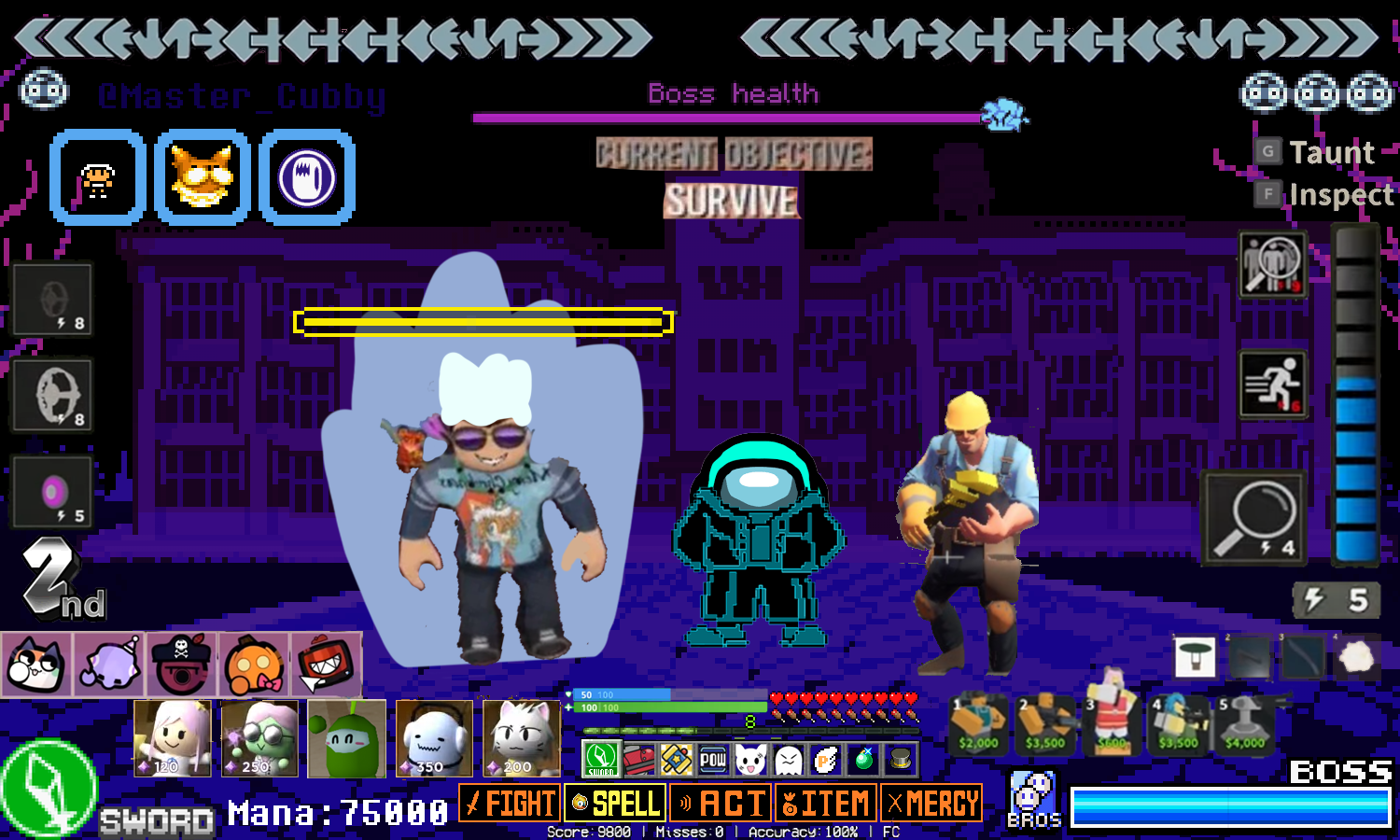The image size is (1400, 840).
Task: Activate the pink orb ability costing 5
Action: (49, 490)
